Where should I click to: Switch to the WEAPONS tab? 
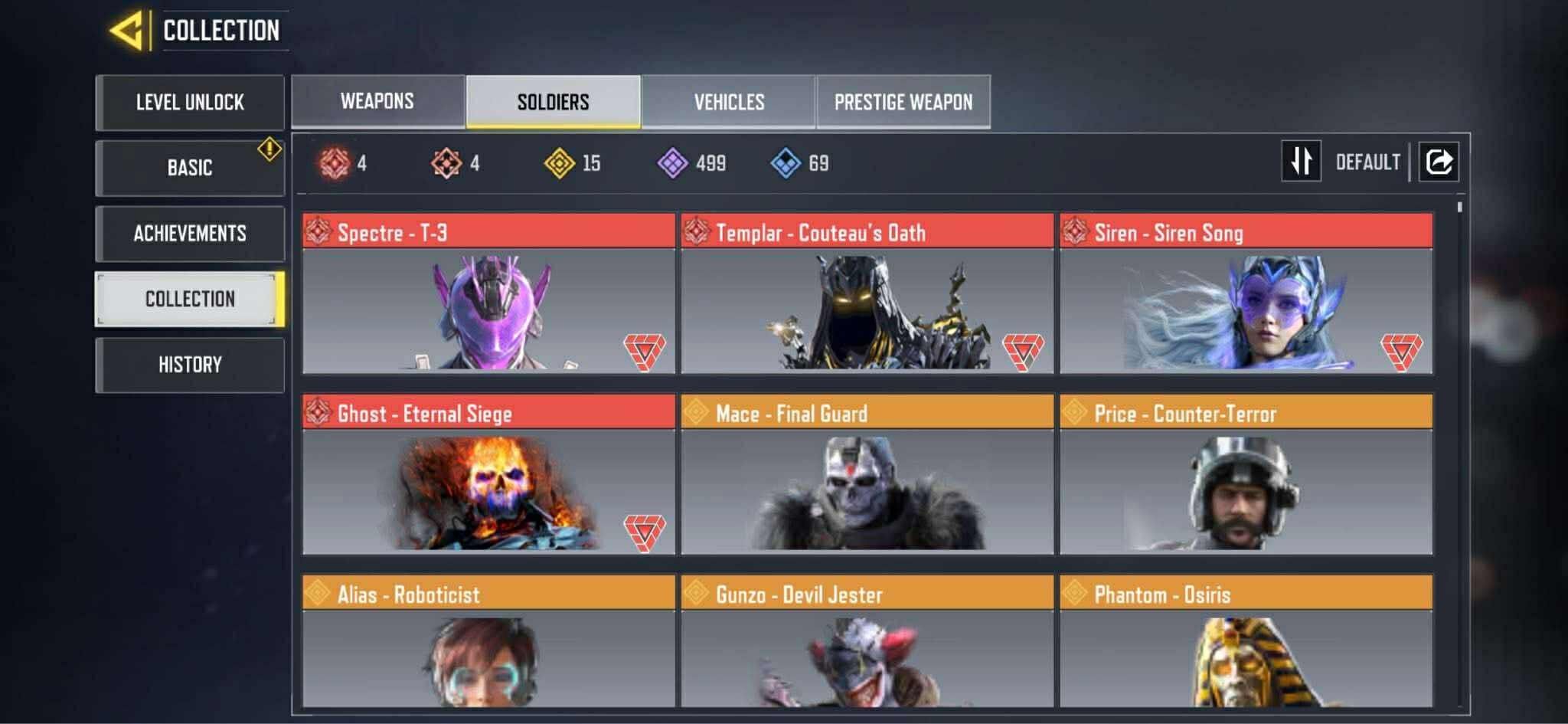377,100
